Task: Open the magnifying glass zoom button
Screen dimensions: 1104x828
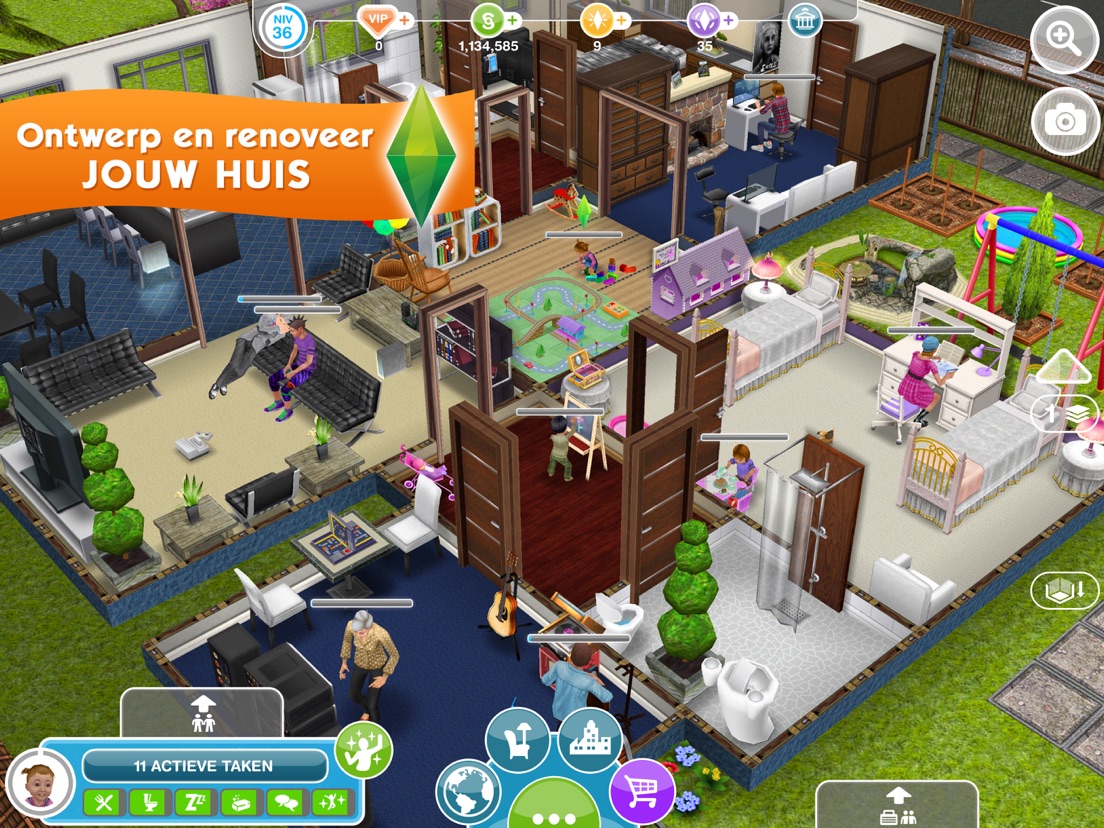Action: tap(1064, 40)
